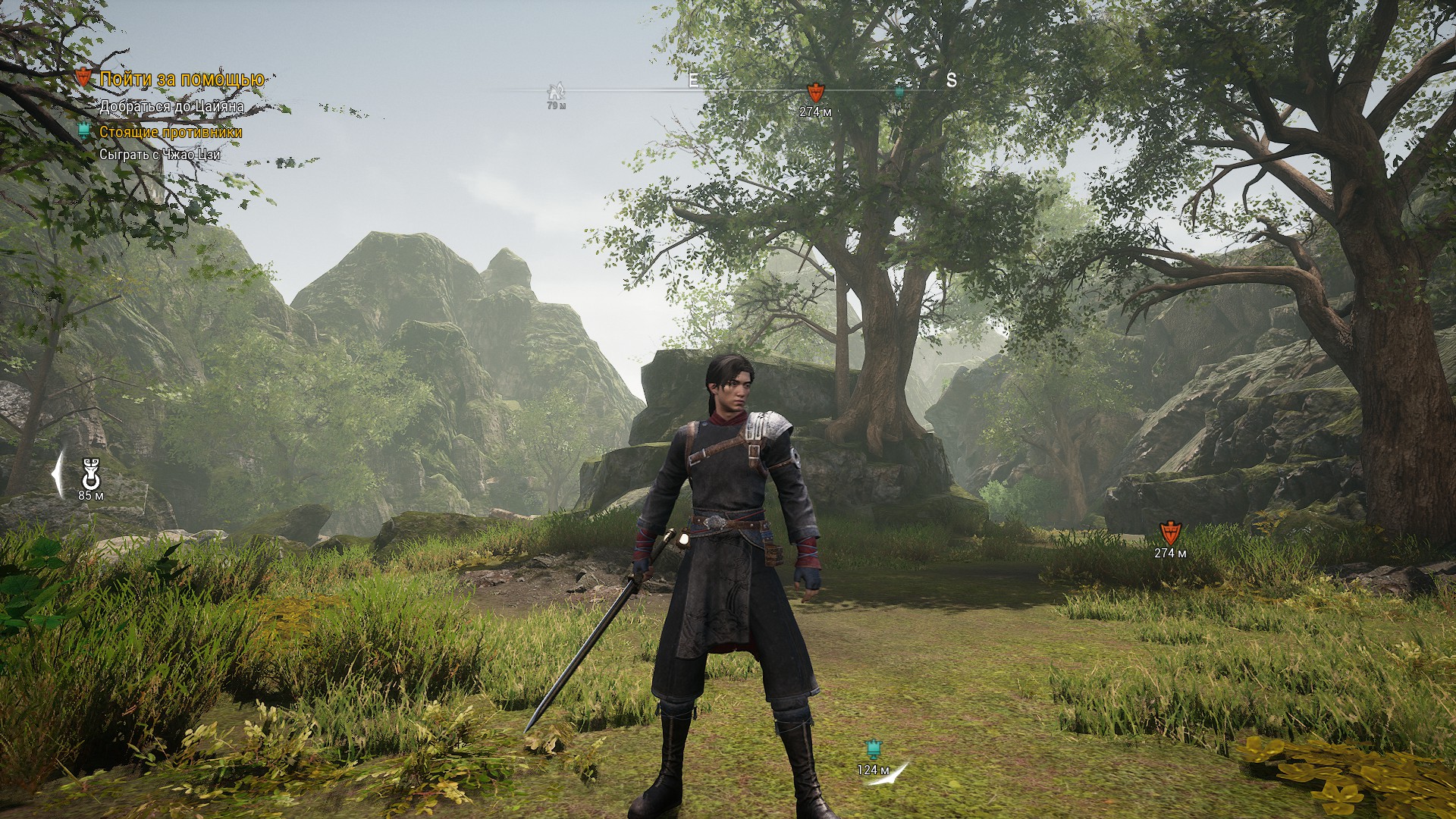Click the campfire icon on the compass
This screenshot has width=1456, height=819.
tap(556, 92)
